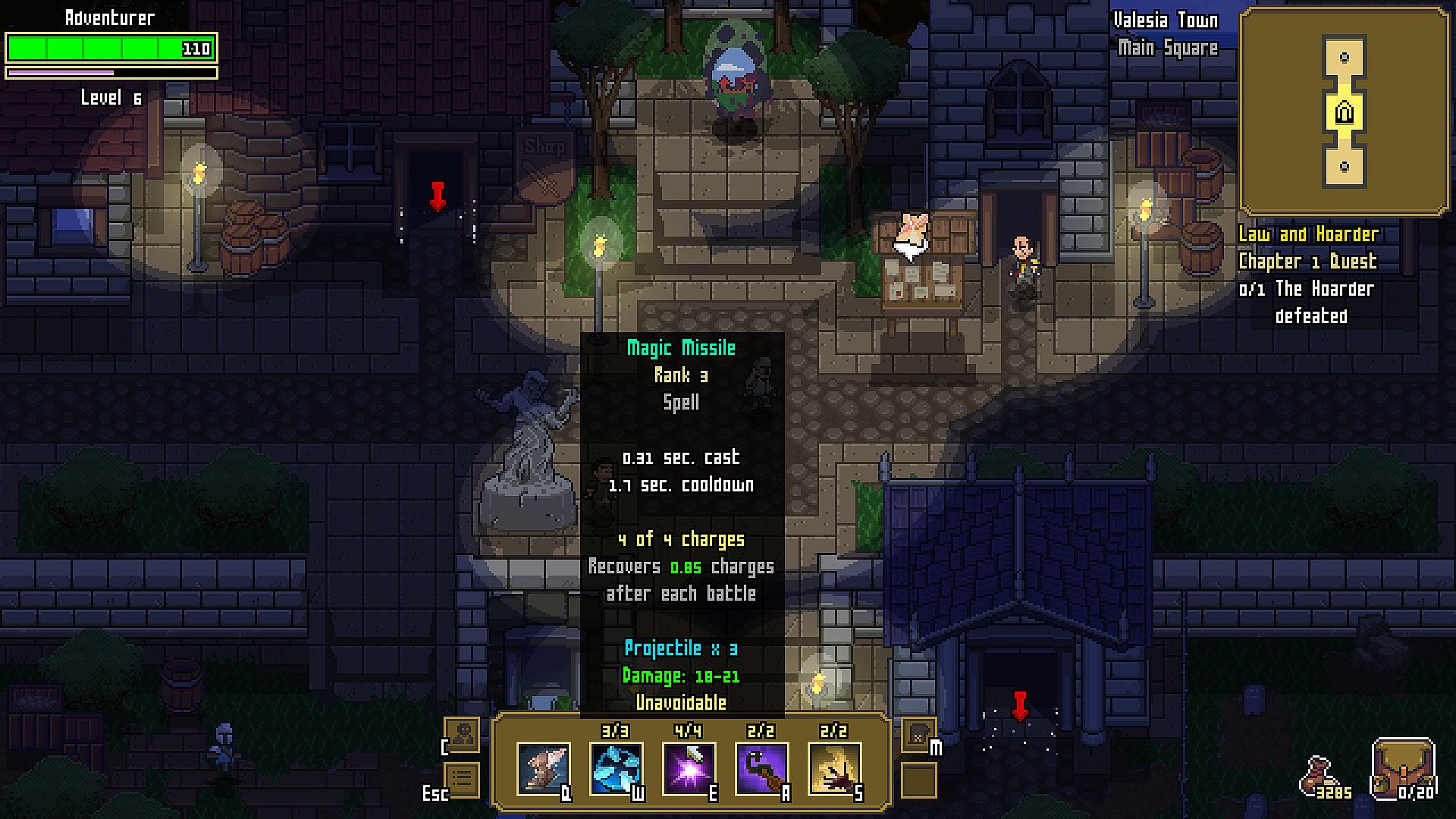Use the purple crooked staff ability

point(761,768)
